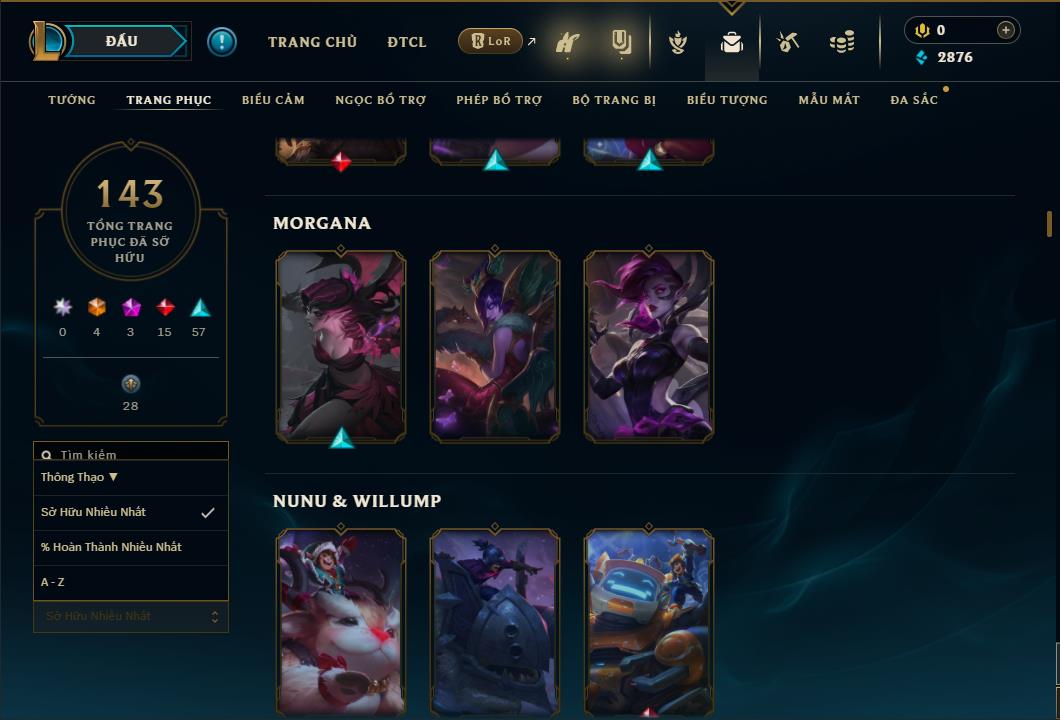Open the TƯỚNG champions tab
1060x720 pixels.
click(72, 100)
